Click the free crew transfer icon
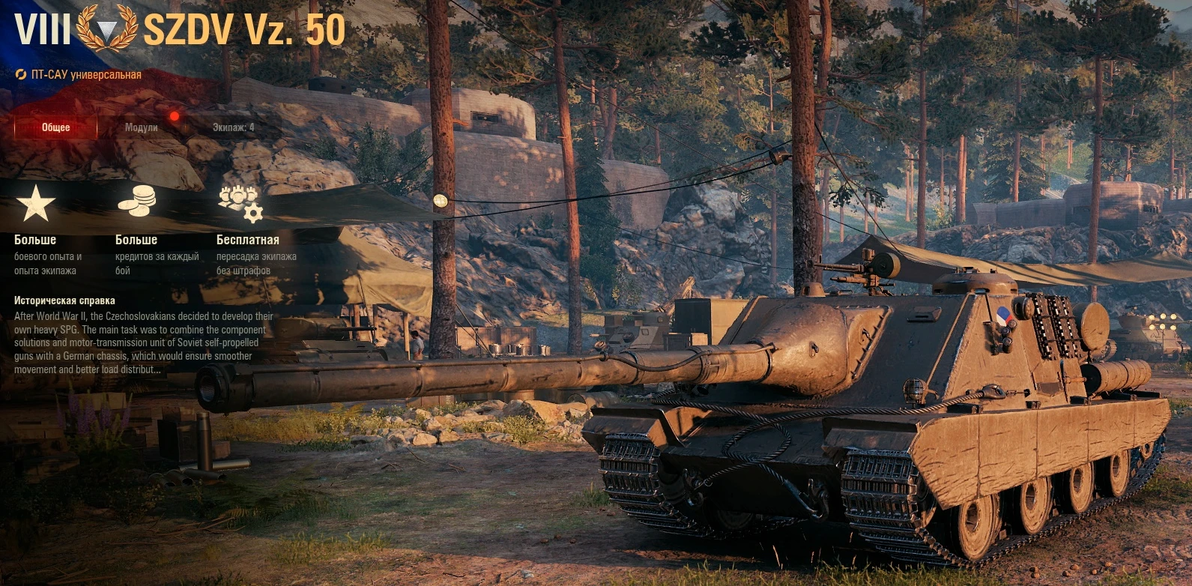 [240, 203]
